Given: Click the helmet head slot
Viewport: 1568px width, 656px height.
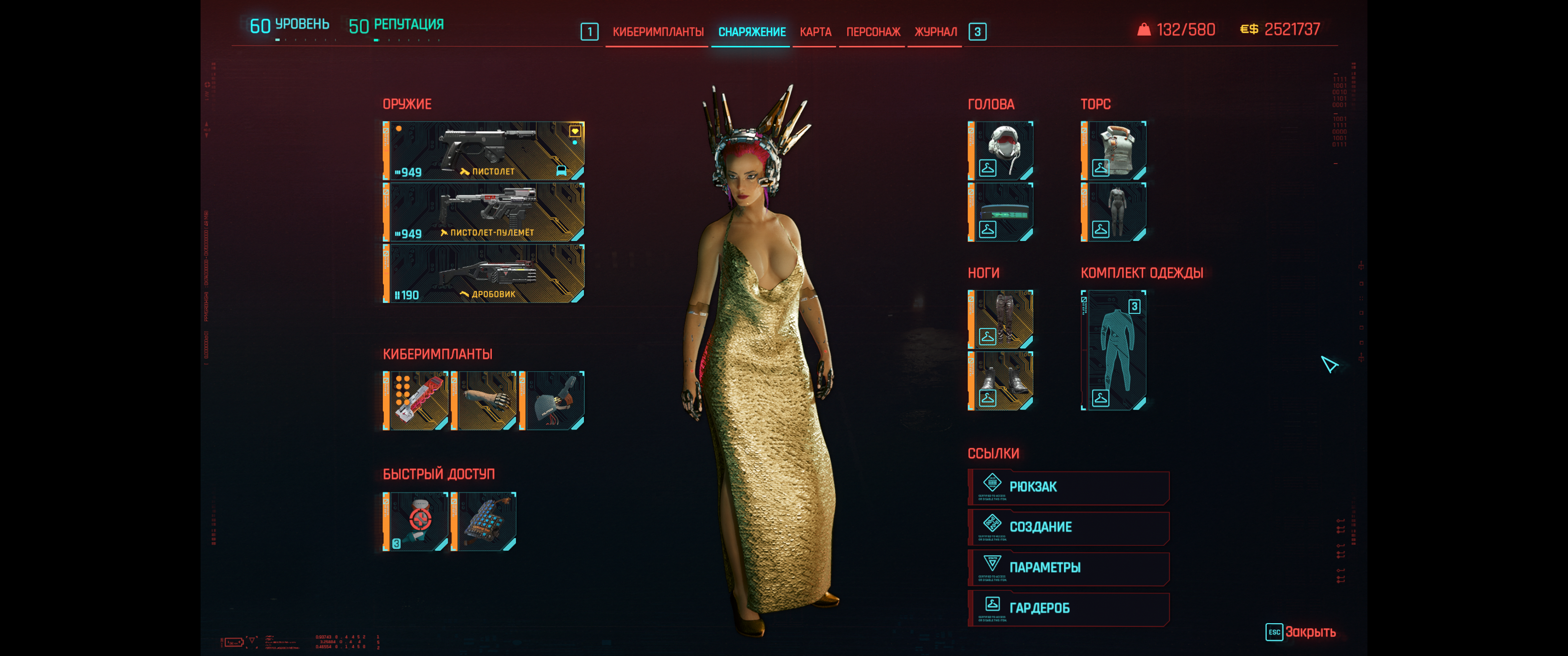Looking at the screenshot, I should point(1001,150).
